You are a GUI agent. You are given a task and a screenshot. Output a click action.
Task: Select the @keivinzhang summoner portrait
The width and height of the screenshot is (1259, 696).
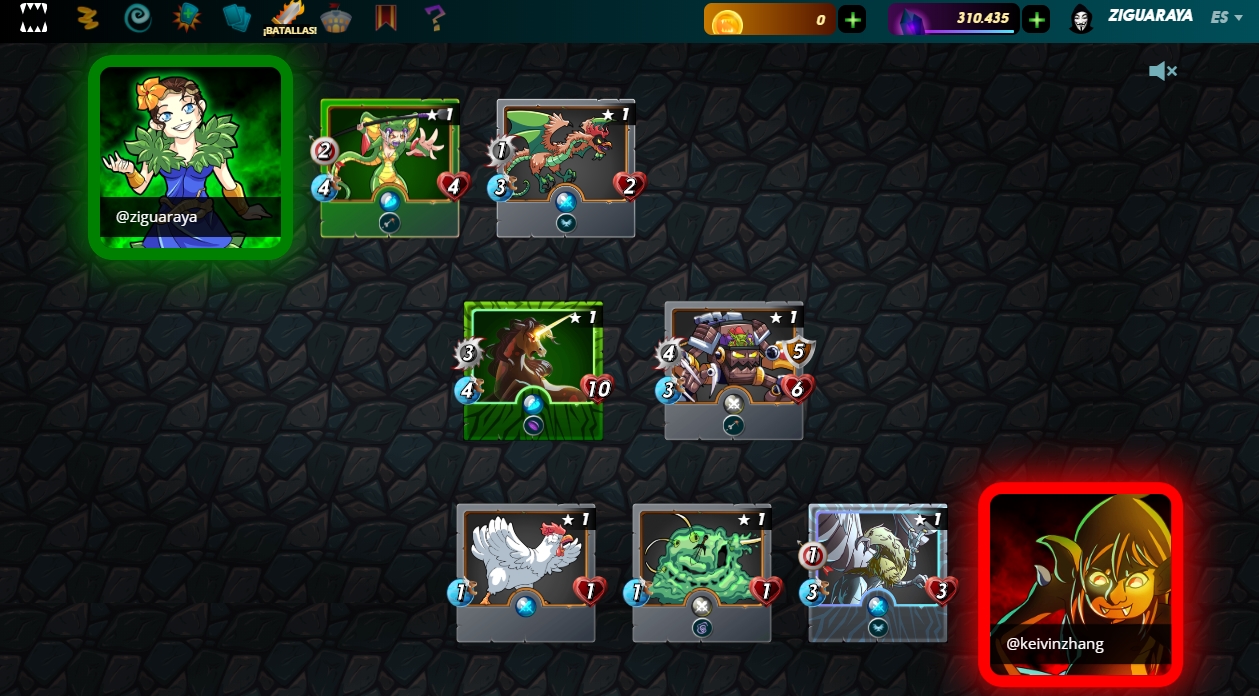(1080, 584)
